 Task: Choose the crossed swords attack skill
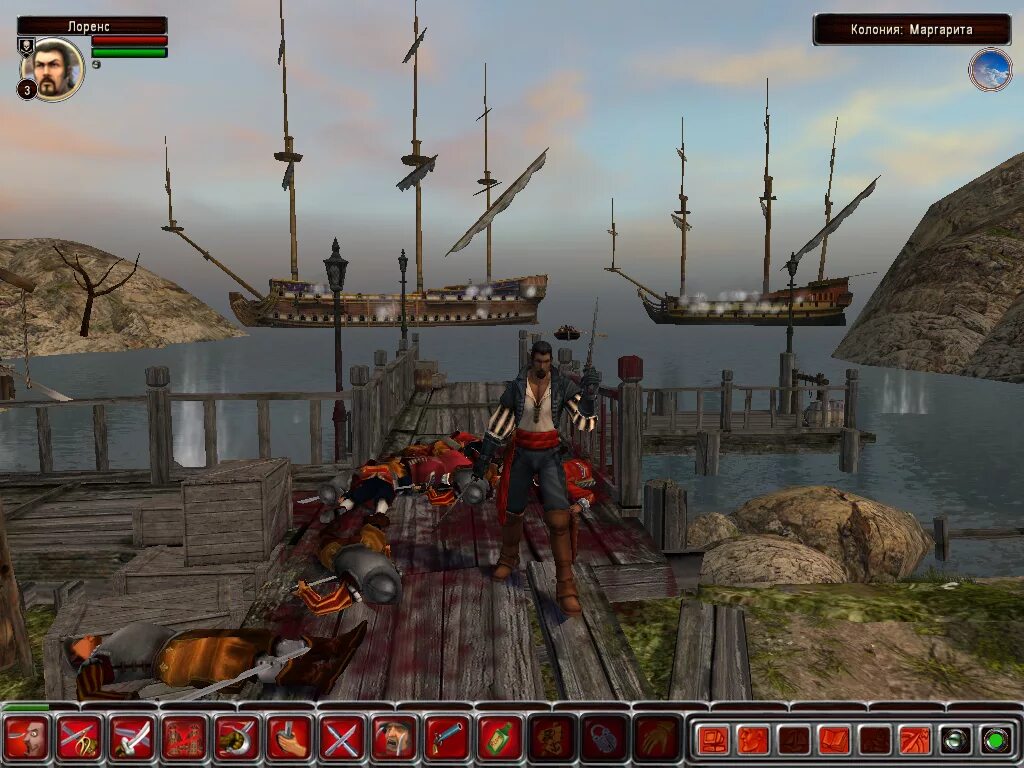[342, 739]
